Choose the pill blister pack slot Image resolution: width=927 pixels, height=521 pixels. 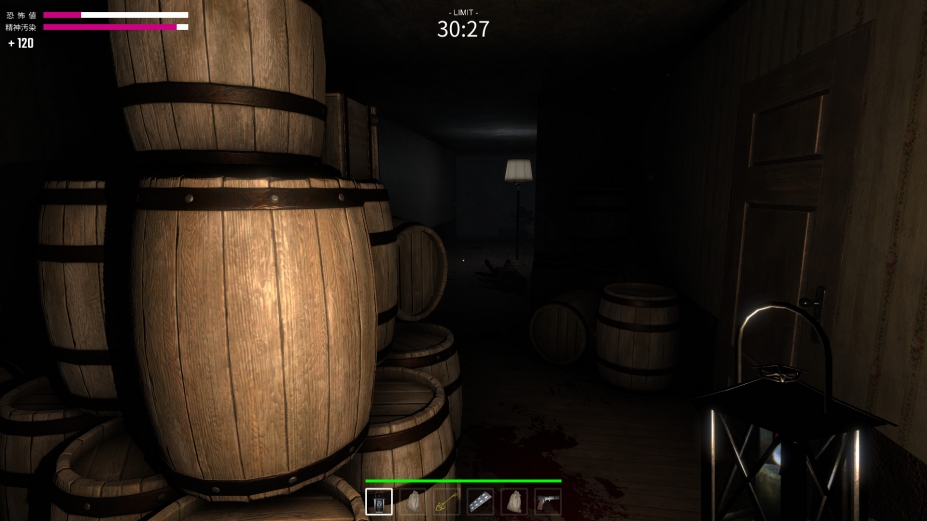tap(480, 501)
